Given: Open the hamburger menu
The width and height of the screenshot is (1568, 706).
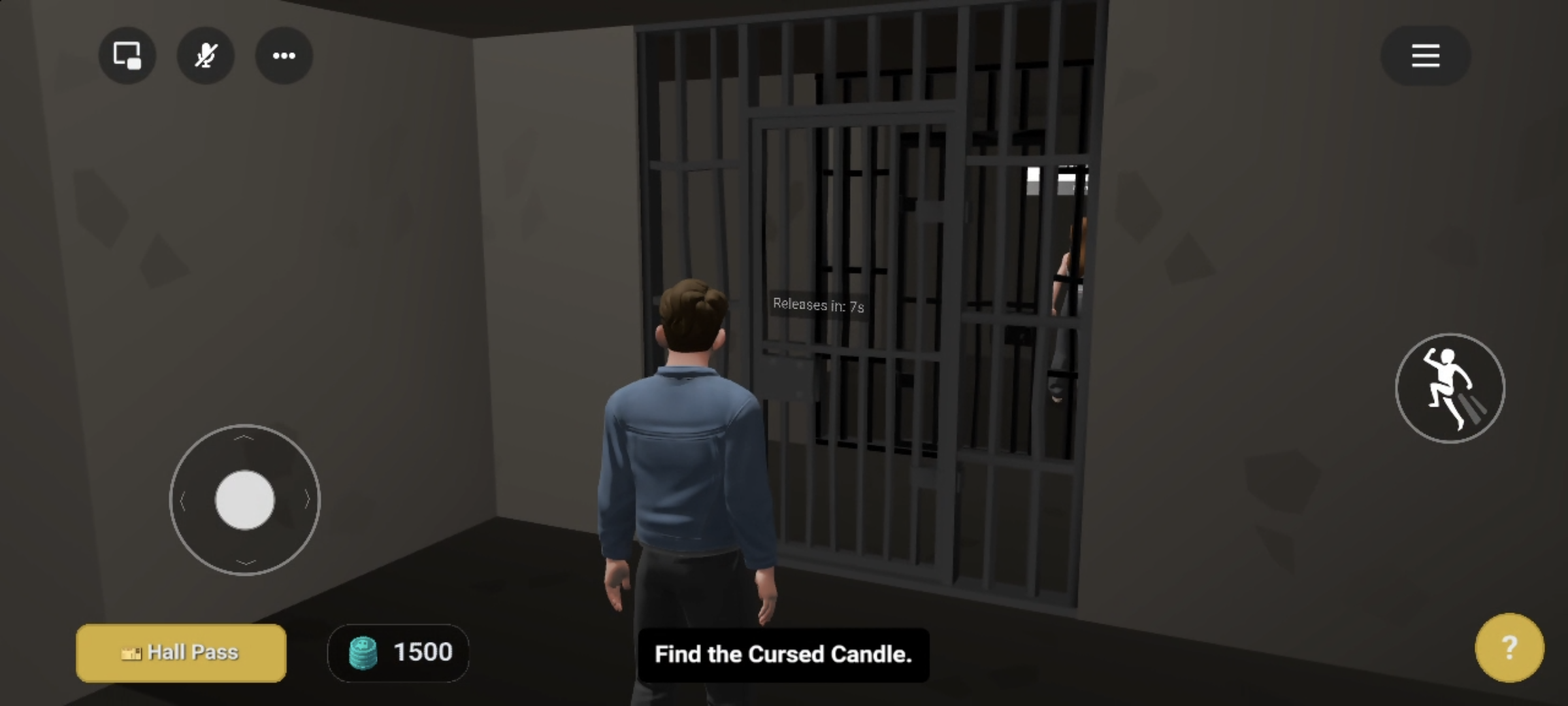Looking at the screenshot, I should pos(1425,56).
